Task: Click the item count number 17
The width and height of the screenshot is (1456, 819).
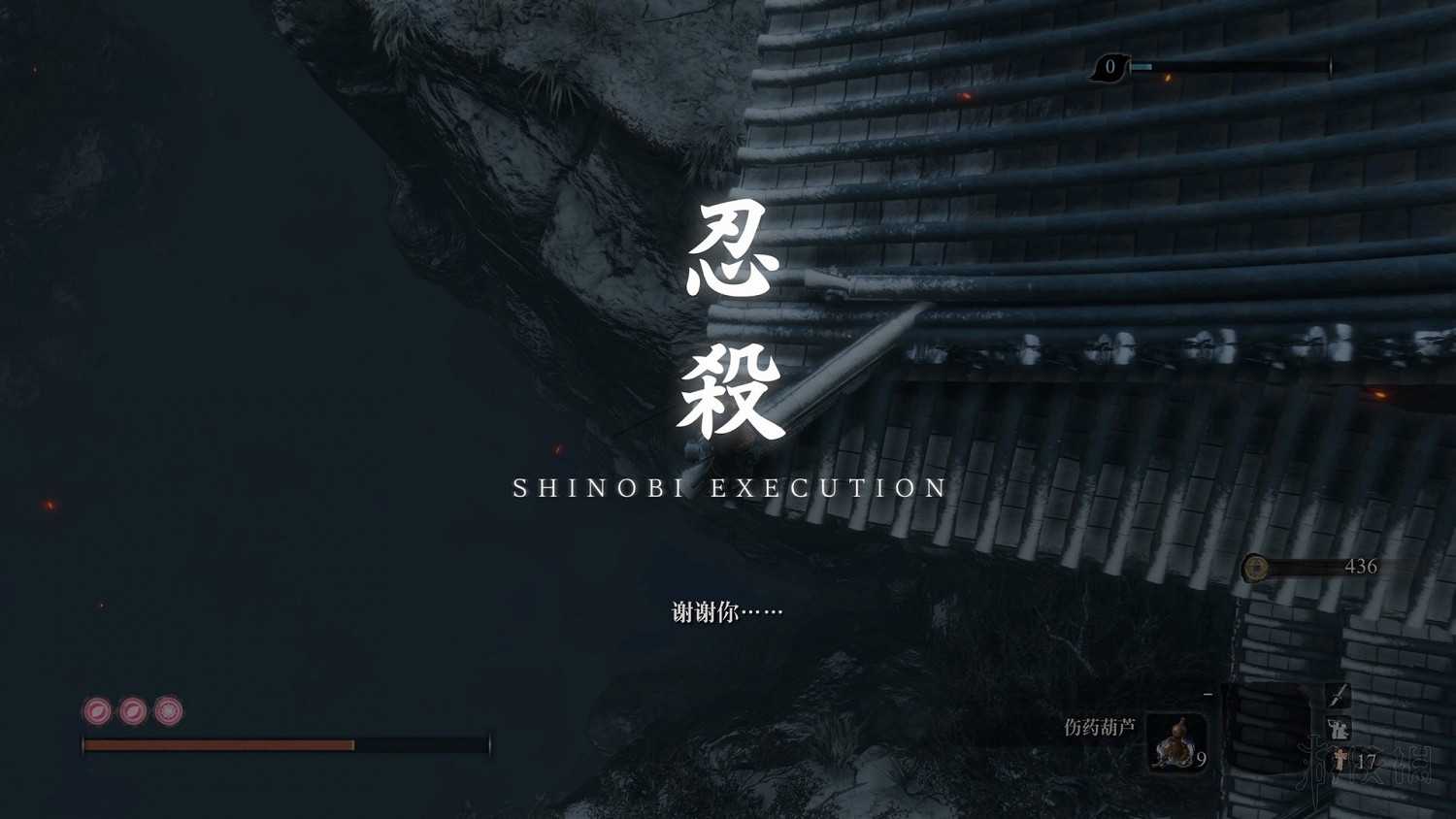Action: 1365,760
